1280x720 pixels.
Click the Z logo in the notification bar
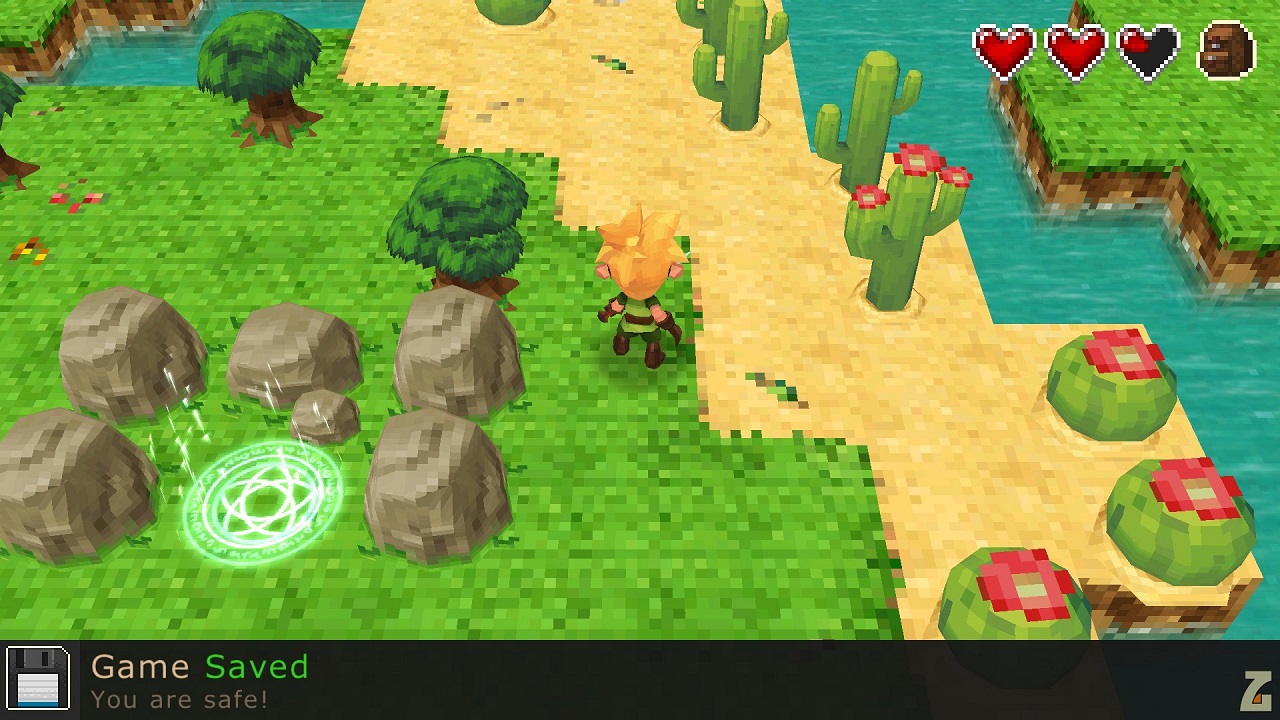1255,690
